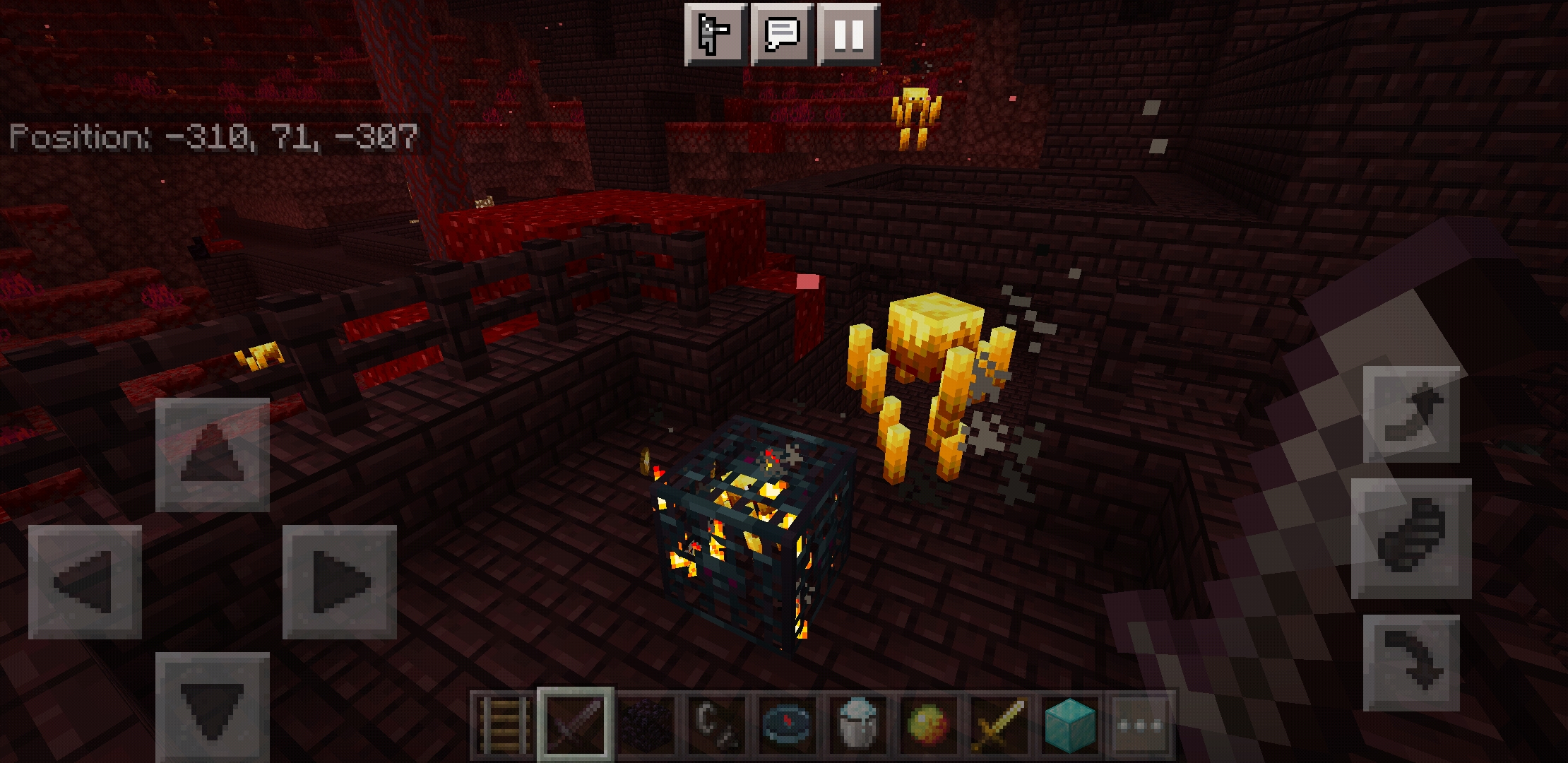This screenshot has width=1568, height=763.
Task: Select the milk bucket hotbar slot
Action: point(857,726)
